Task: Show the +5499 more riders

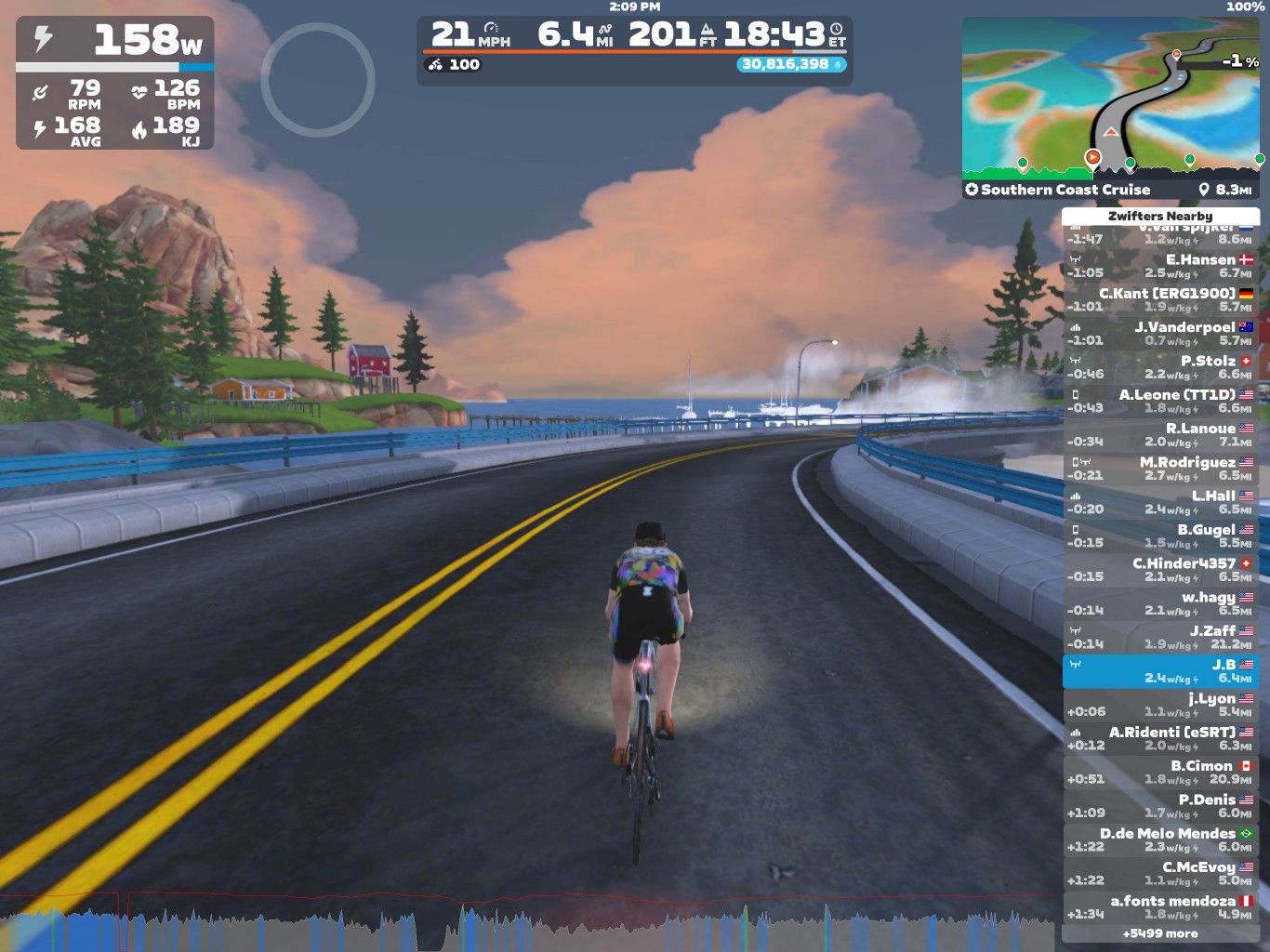Action: 1159,933
